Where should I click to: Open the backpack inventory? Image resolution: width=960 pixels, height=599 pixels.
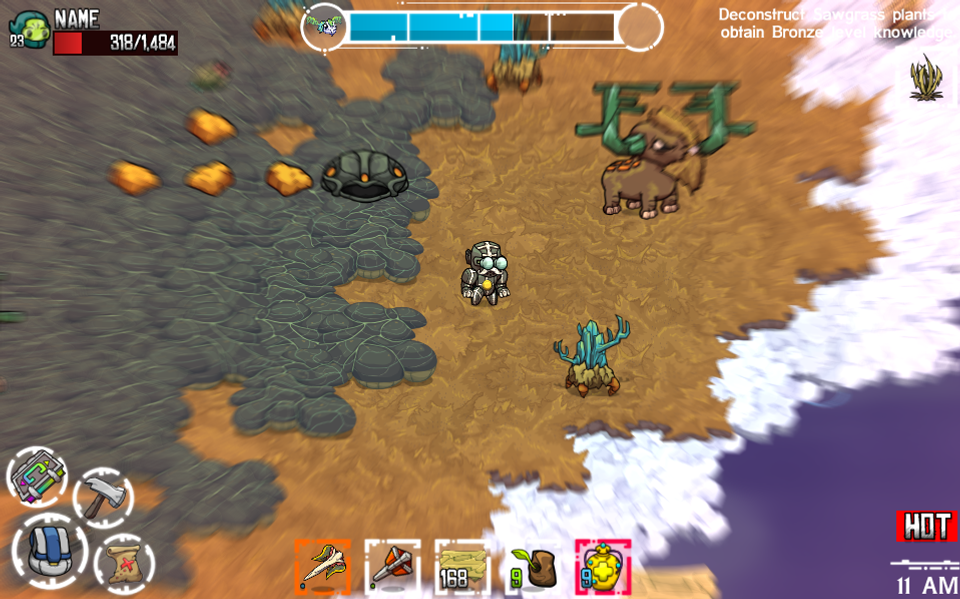[x=49, y=552]
